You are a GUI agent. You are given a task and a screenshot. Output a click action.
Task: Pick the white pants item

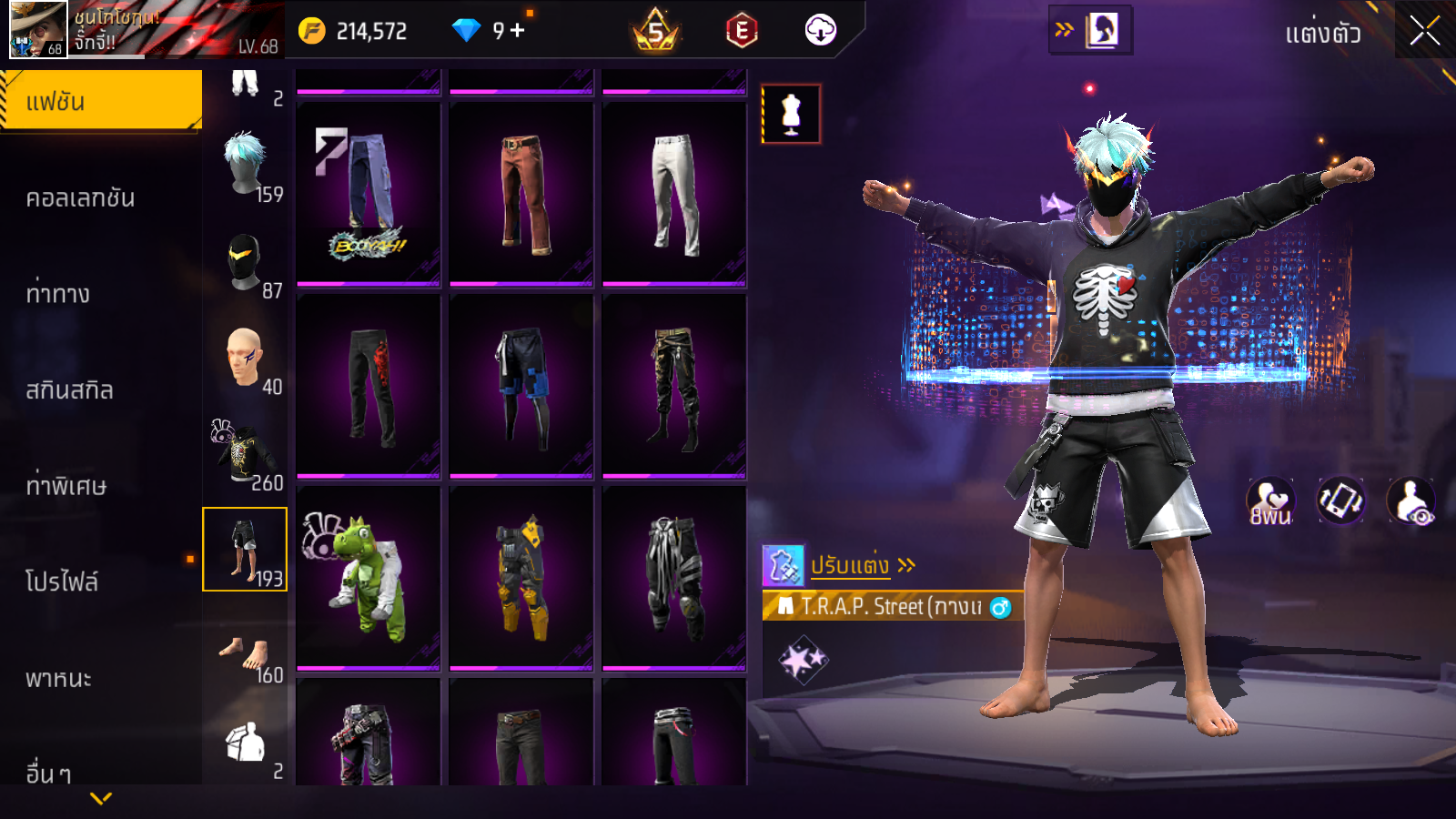point(674,194)
